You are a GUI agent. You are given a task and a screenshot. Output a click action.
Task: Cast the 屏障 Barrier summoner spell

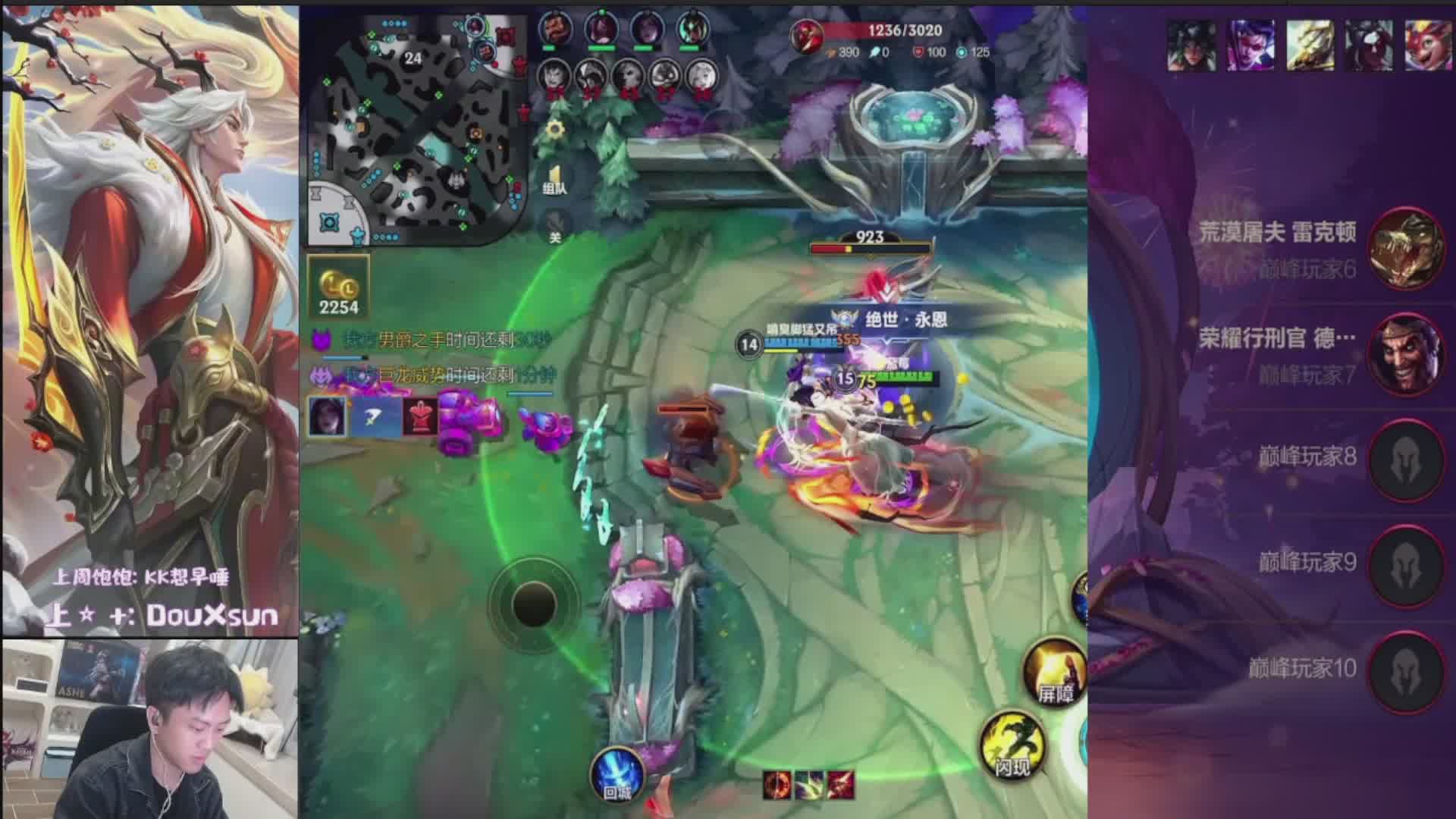[1053, 670]
